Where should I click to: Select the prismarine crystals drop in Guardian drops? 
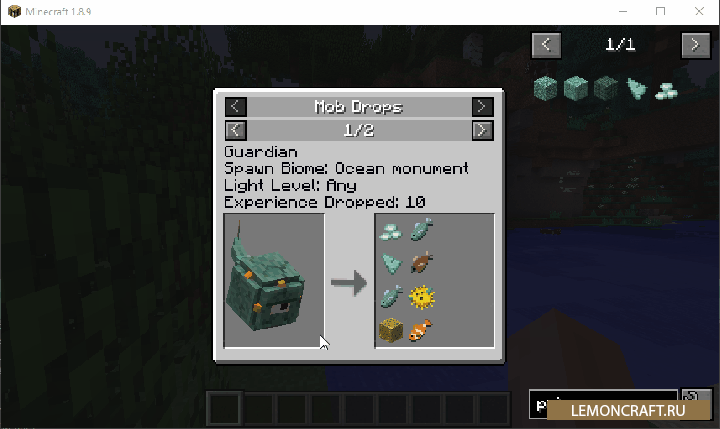[x=391, y=231]
